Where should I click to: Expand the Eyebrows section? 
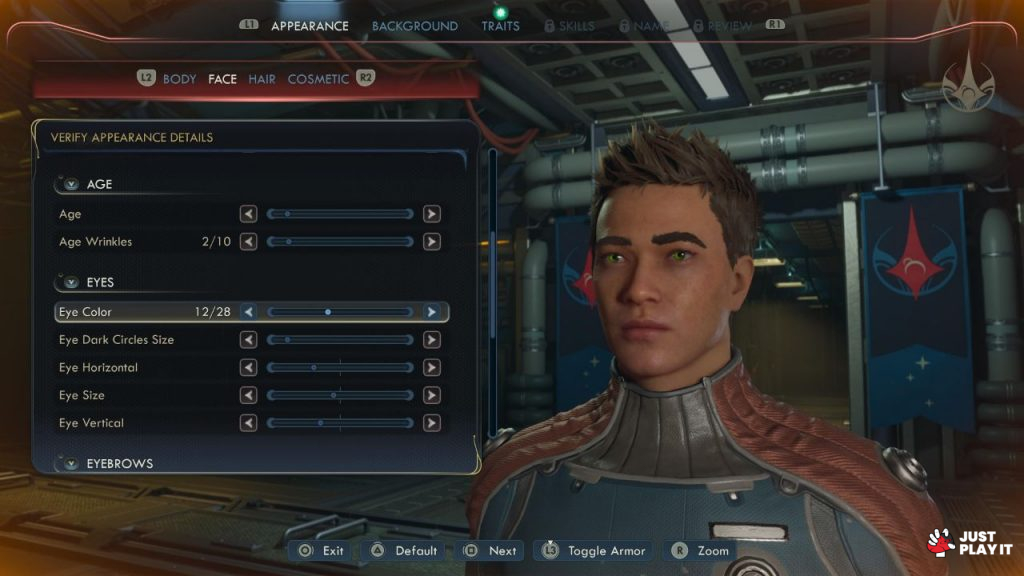pyautogui.click(x=70, y=464)
